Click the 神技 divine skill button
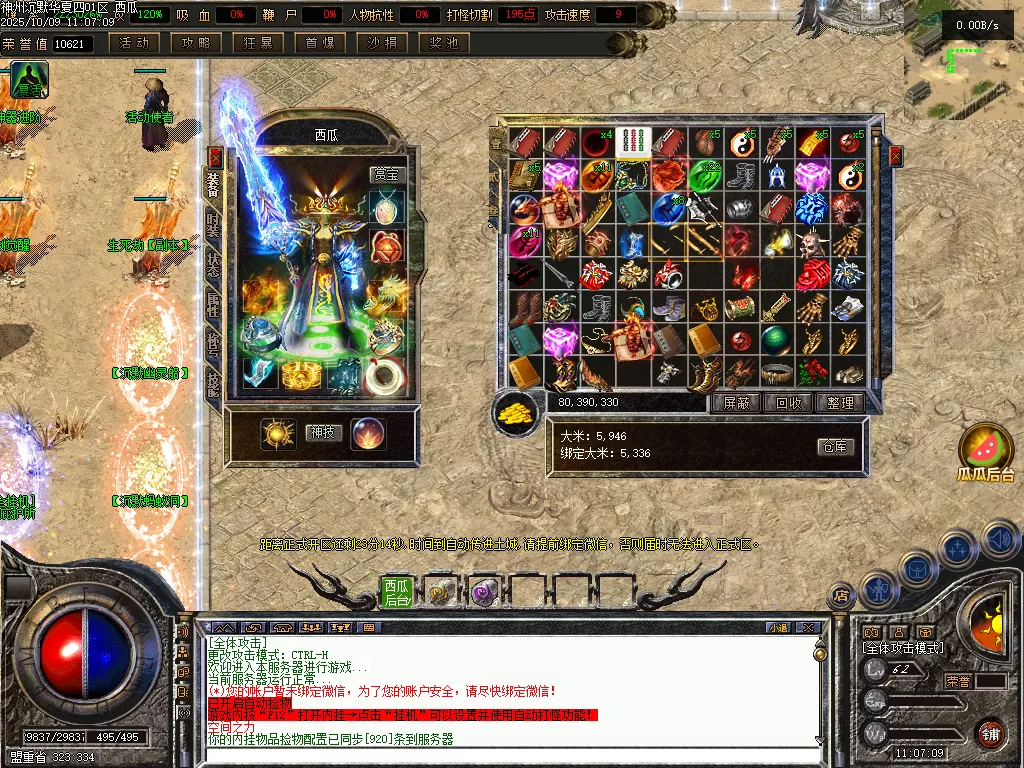 [x=323, y=433]
